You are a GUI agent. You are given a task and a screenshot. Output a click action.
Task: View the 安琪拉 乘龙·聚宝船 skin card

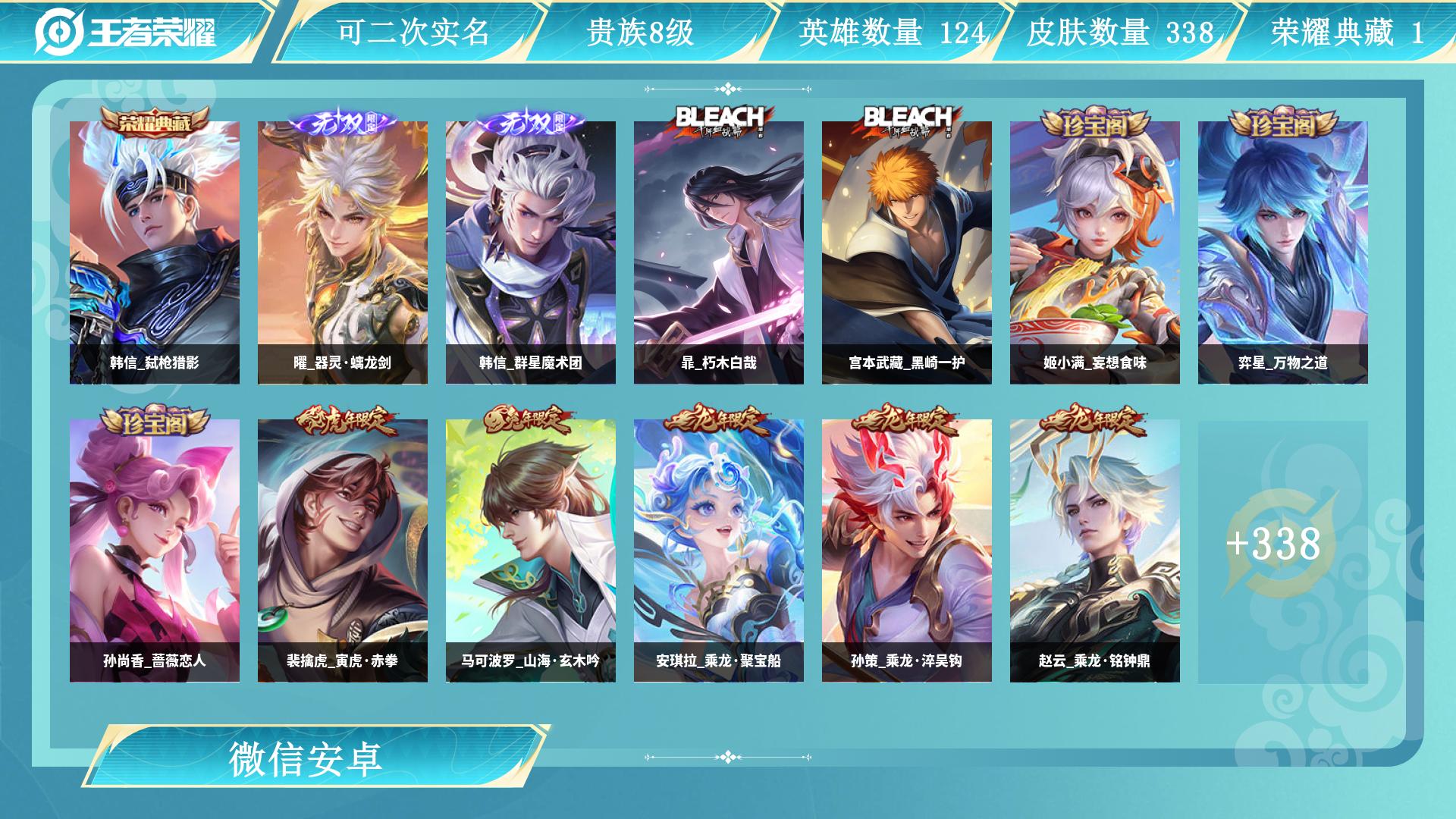click(x=719, y=551)
